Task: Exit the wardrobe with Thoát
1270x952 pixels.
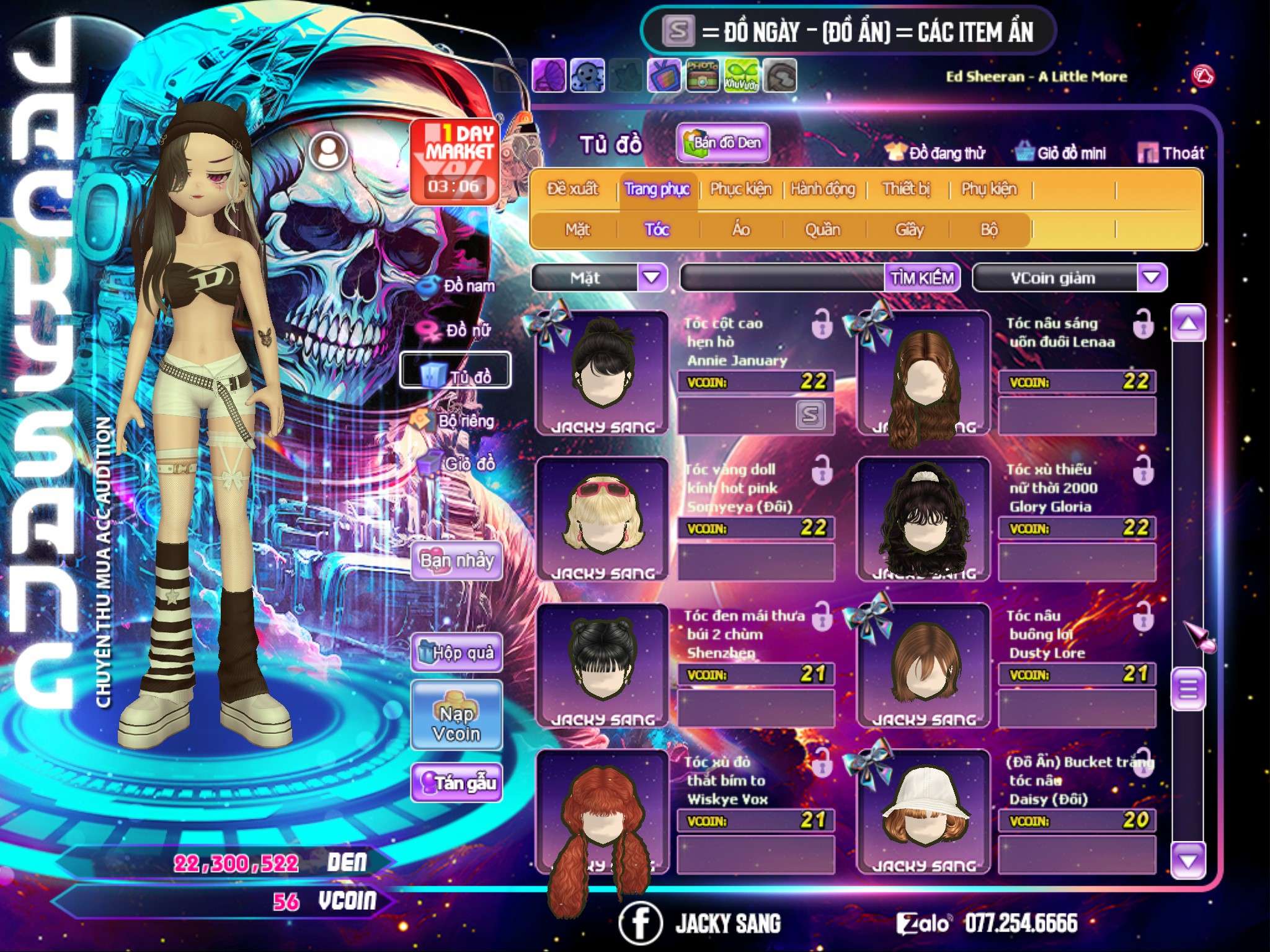Action: [1171, 153]
